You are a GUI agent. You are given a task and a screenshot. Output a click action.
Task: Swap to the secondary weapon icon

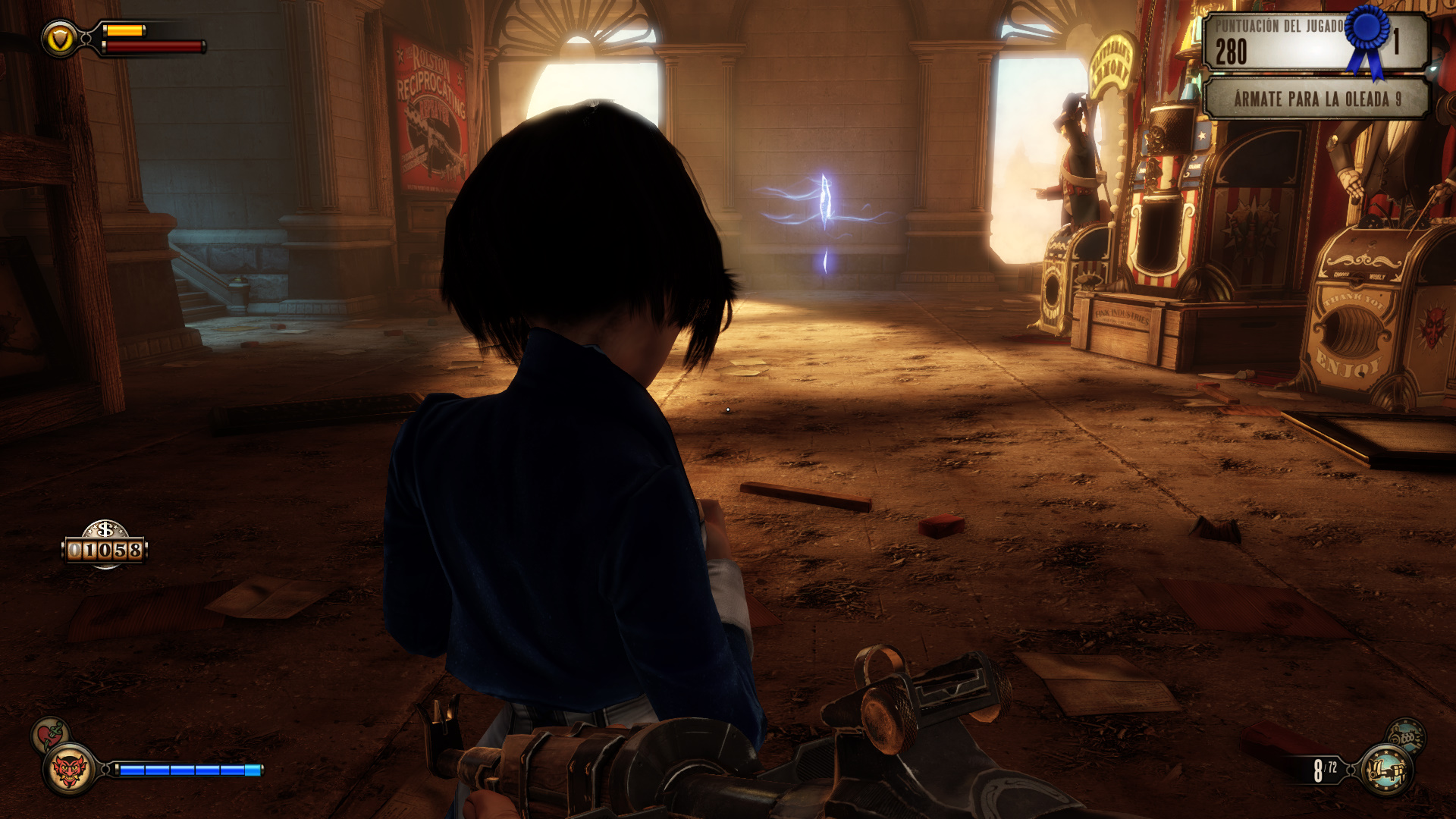[x=1405, y=735]
